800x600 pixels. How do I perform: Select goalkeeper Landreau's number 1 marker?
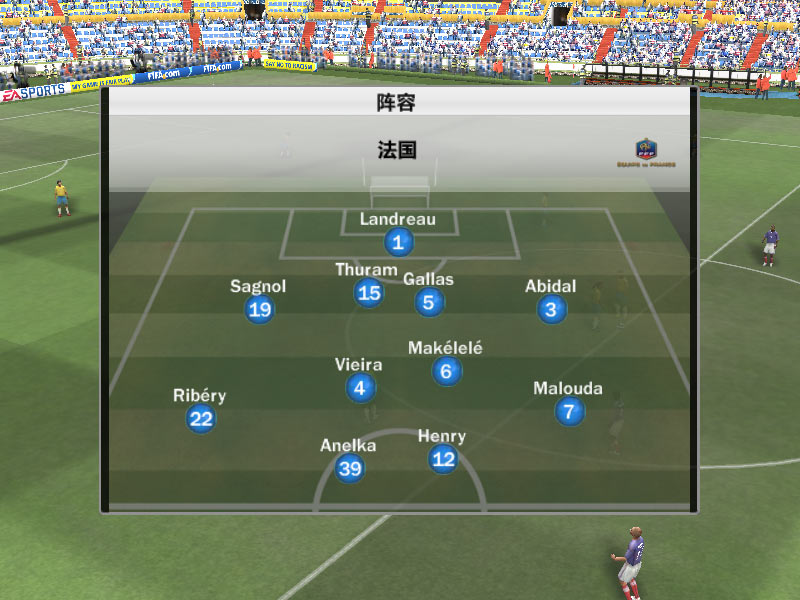point(398,242)
